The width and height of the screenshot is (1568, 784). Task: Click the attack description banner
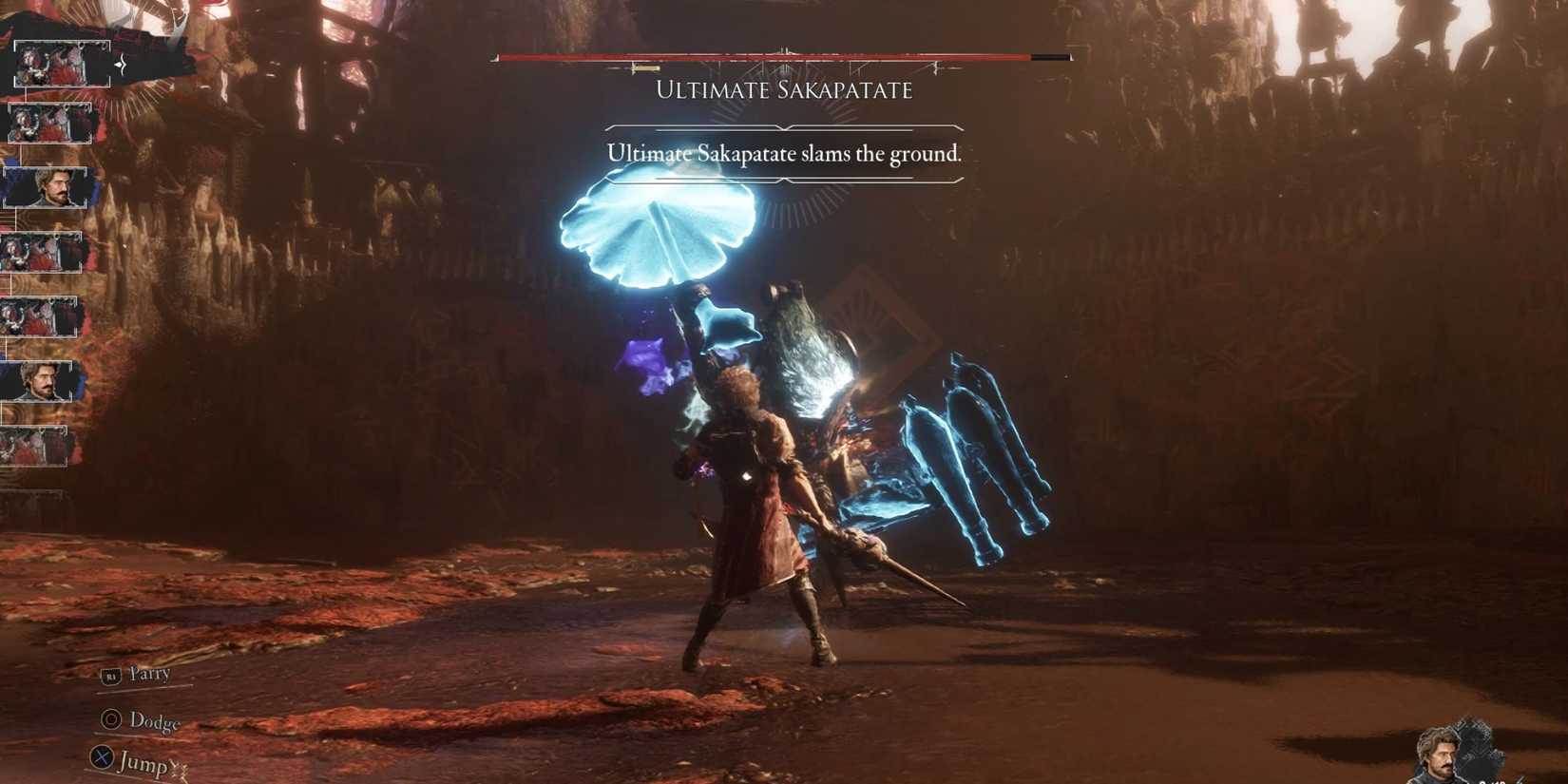(x=783, y=153)
